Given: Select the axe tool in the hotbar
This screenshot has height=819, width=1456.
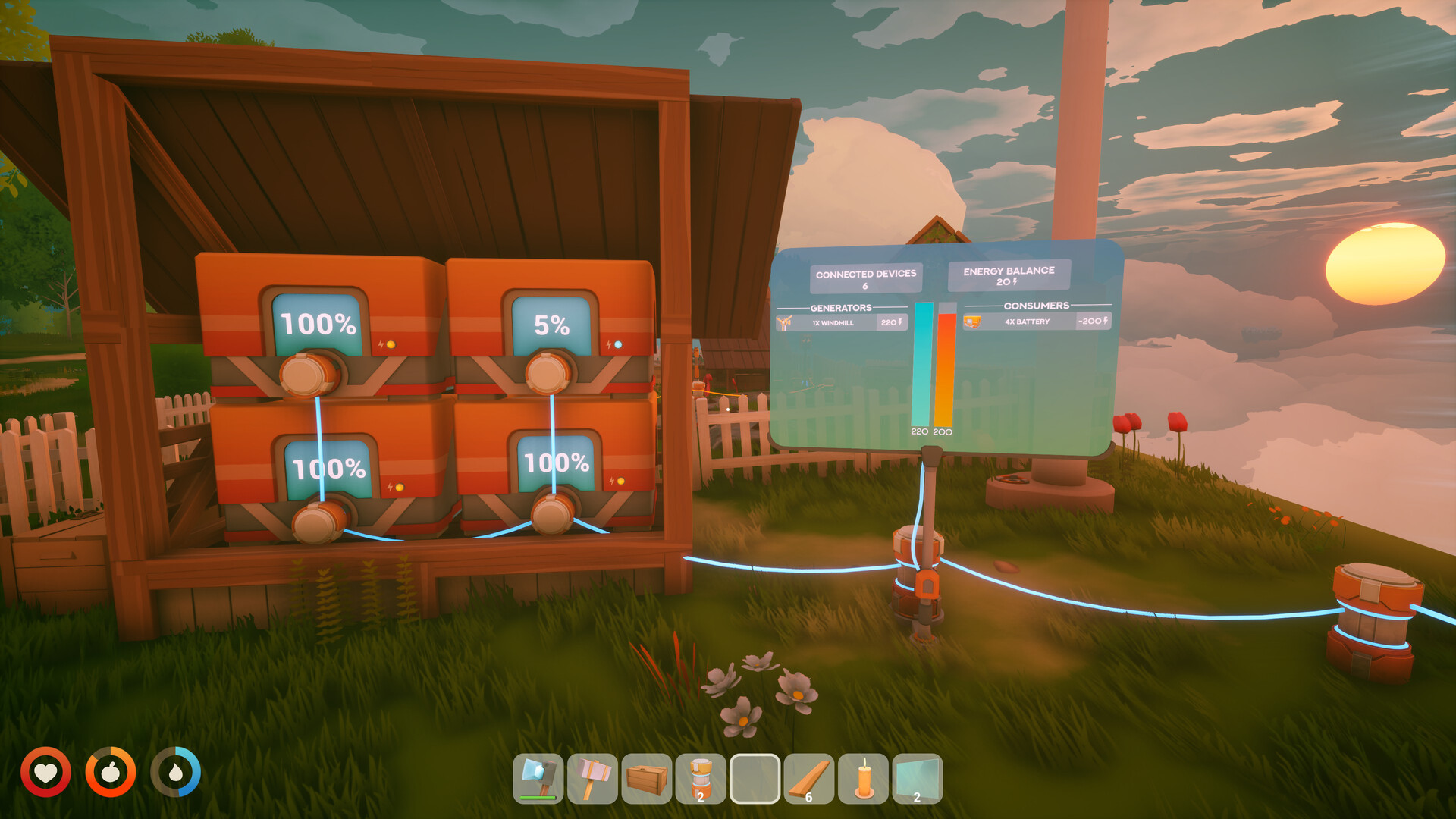Looking at the screenshot, I should [542, 777].
